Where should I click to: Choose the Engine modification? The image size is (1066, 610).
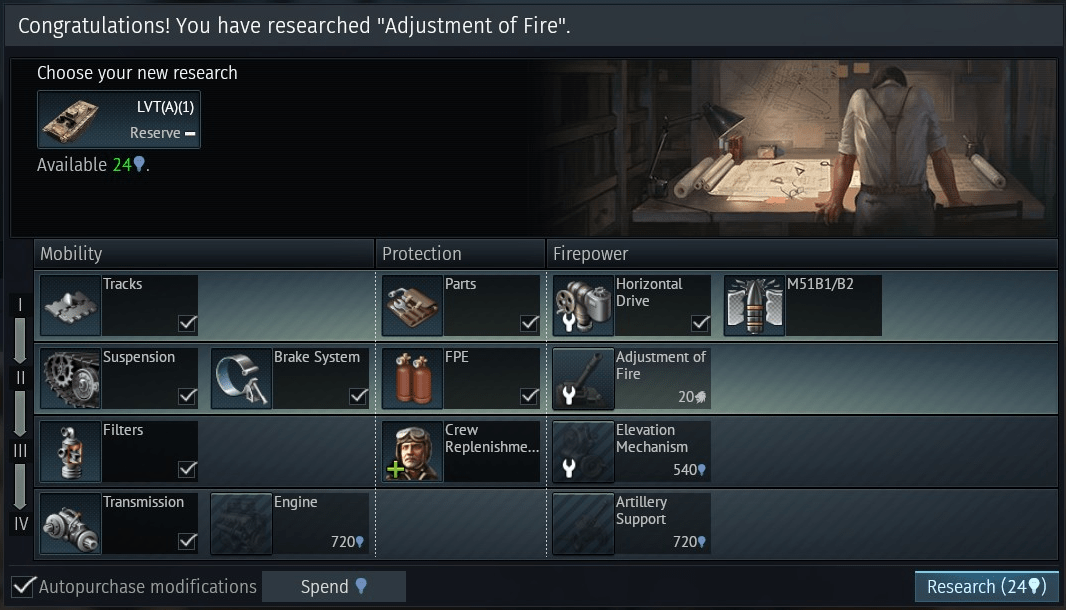[290, 523]
